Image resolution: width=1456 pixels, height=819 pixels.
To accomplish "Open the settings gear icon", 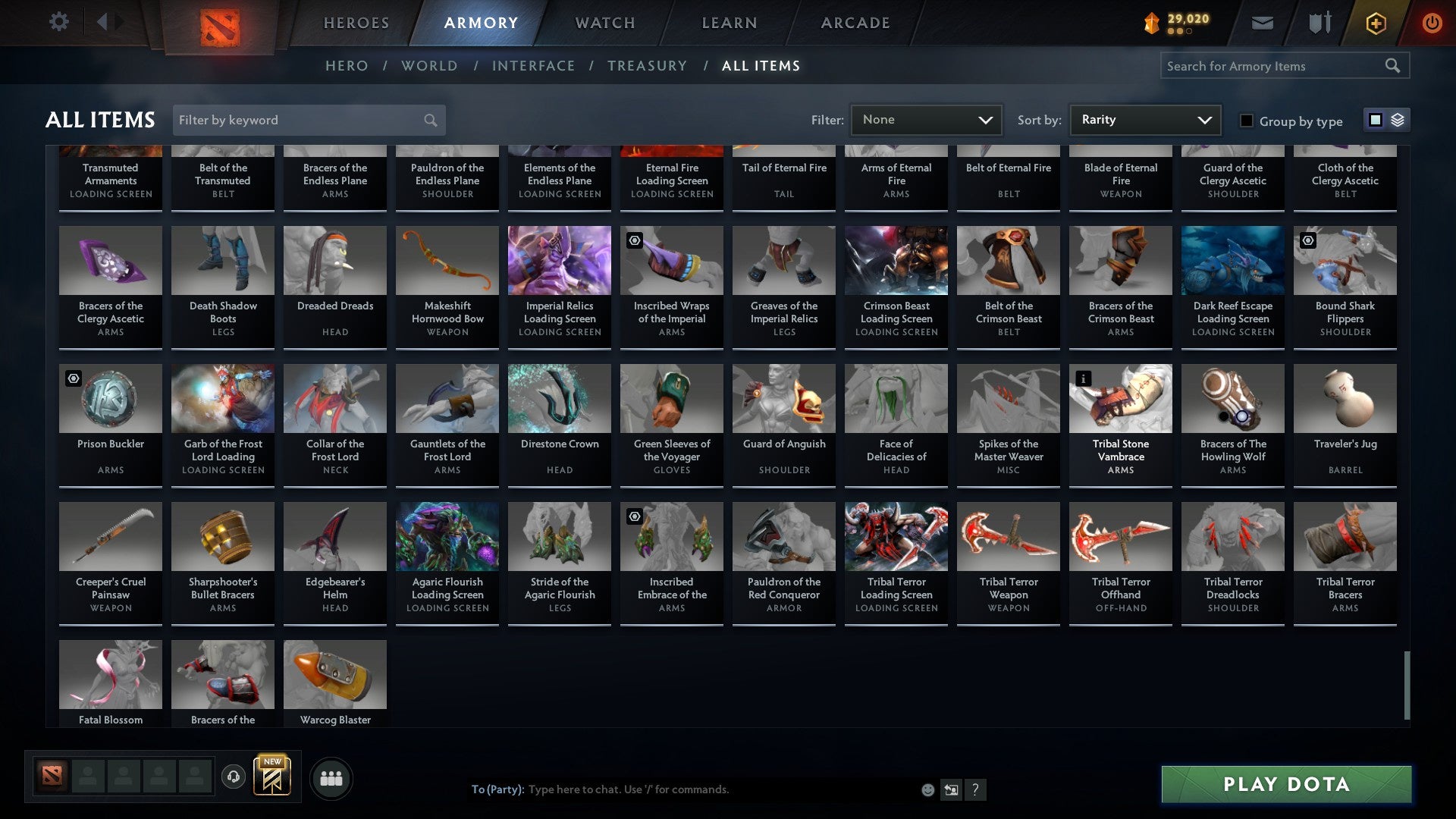I will pos(58,21).
